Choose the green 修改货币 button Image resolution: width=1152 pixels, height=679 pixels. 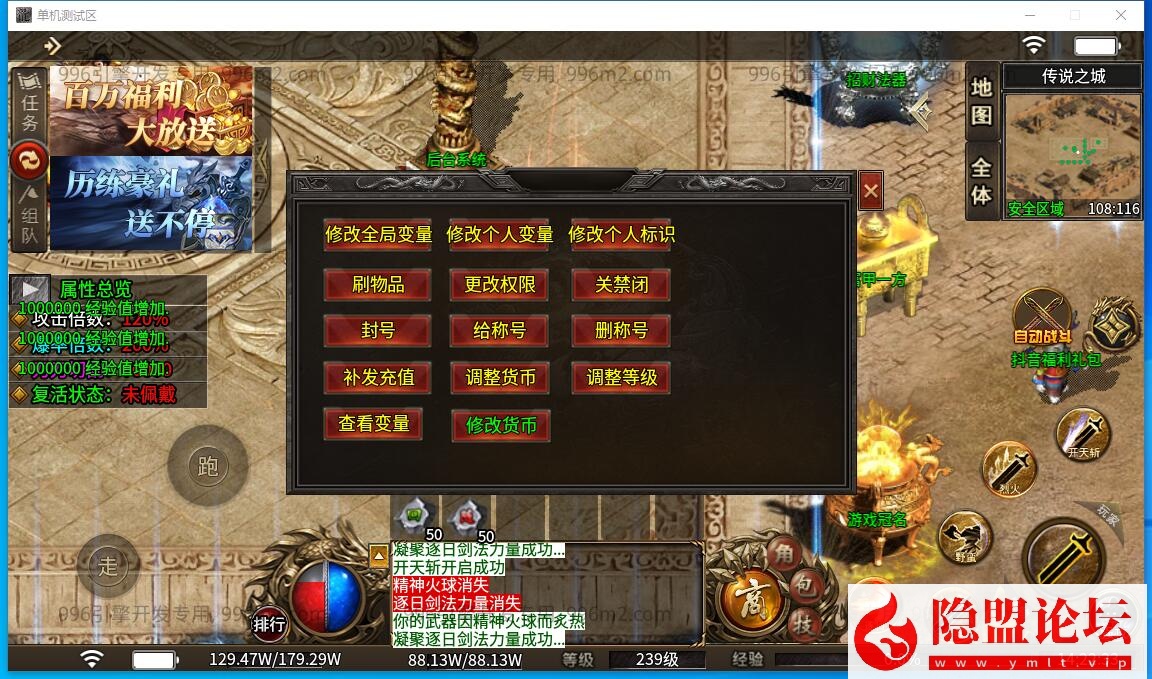coord(501,426)
